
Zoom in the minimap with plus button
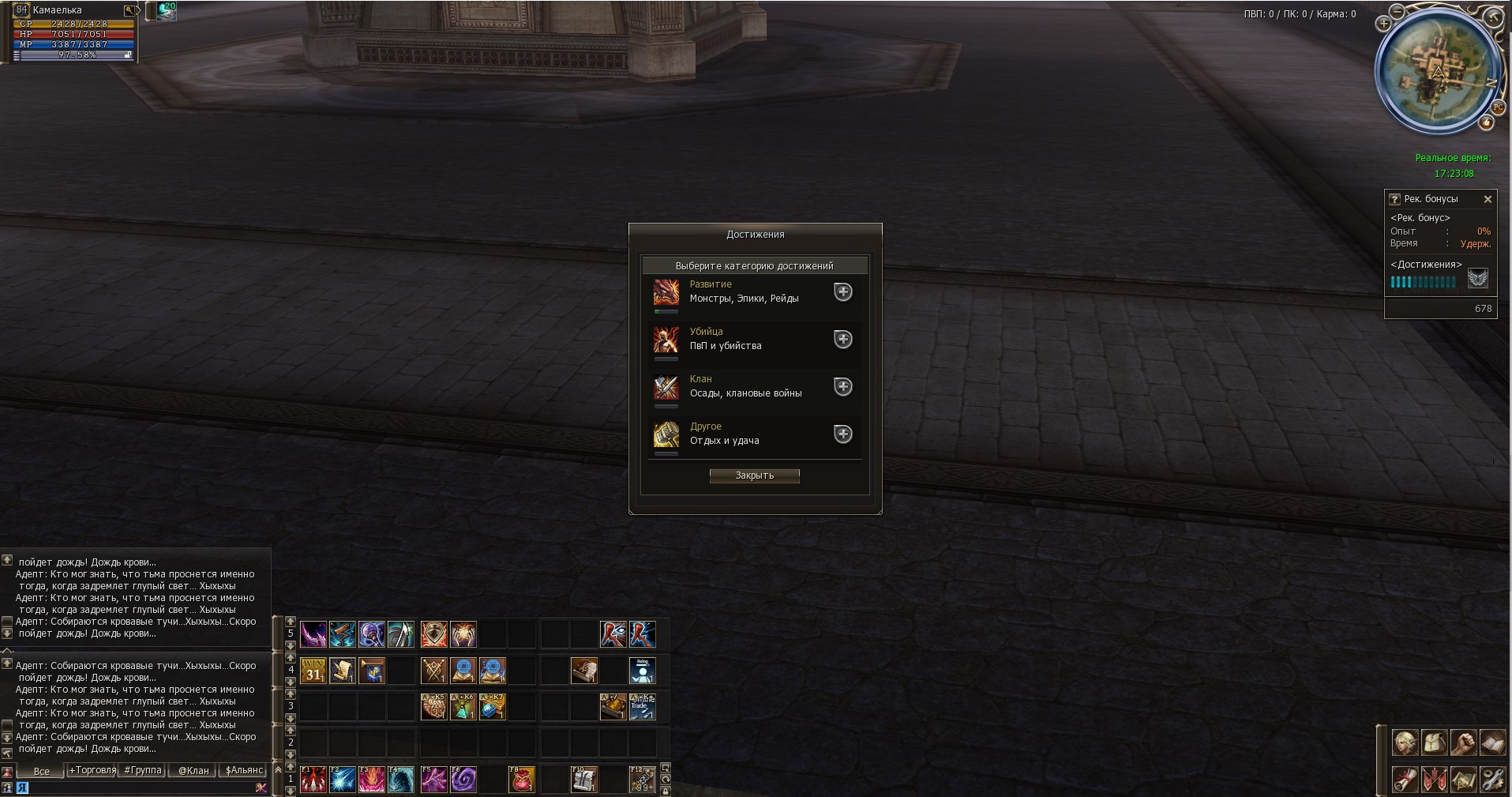(1384, 24)
